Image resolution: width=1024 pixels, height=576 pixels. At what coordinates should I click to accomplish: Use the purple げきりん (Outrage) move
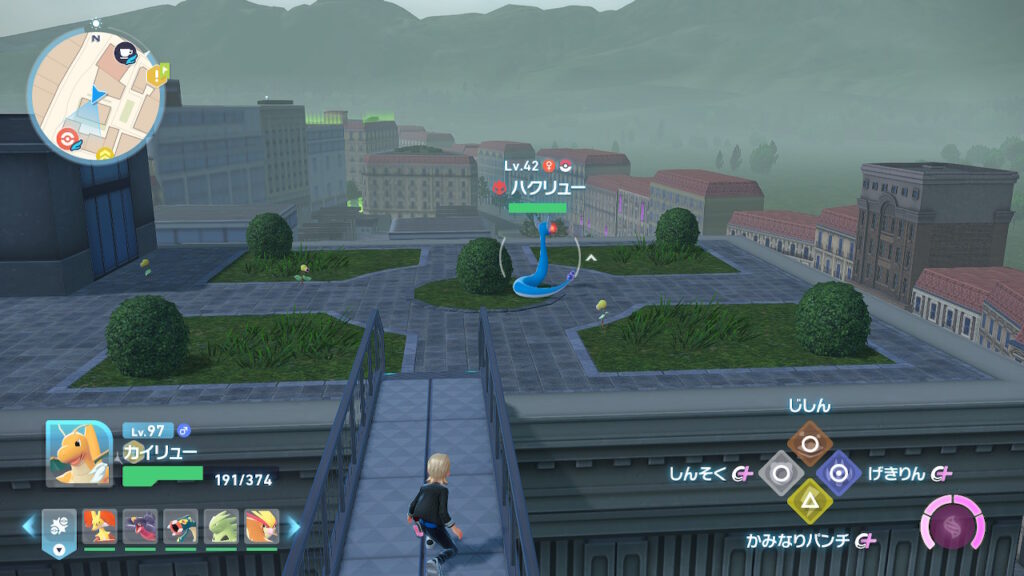pyautogui.click(x=837, y=472)
